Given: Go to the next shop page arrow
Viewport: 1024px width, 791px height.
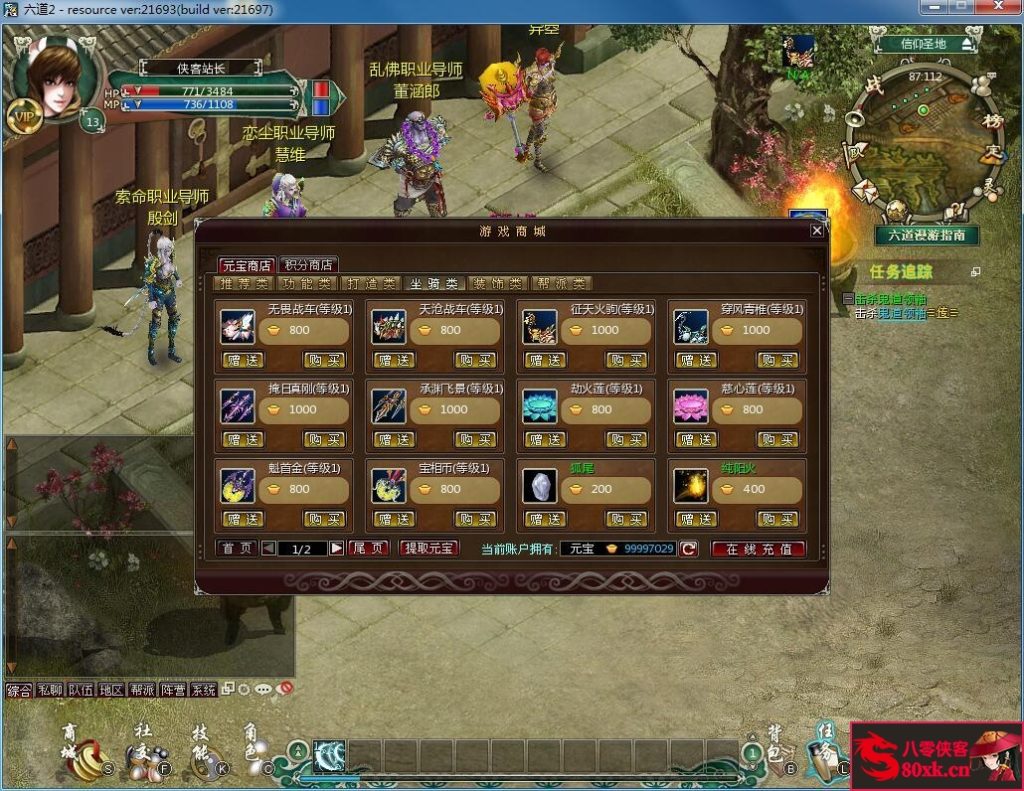Looking at the screenshot, I should (x=337, y=548).
